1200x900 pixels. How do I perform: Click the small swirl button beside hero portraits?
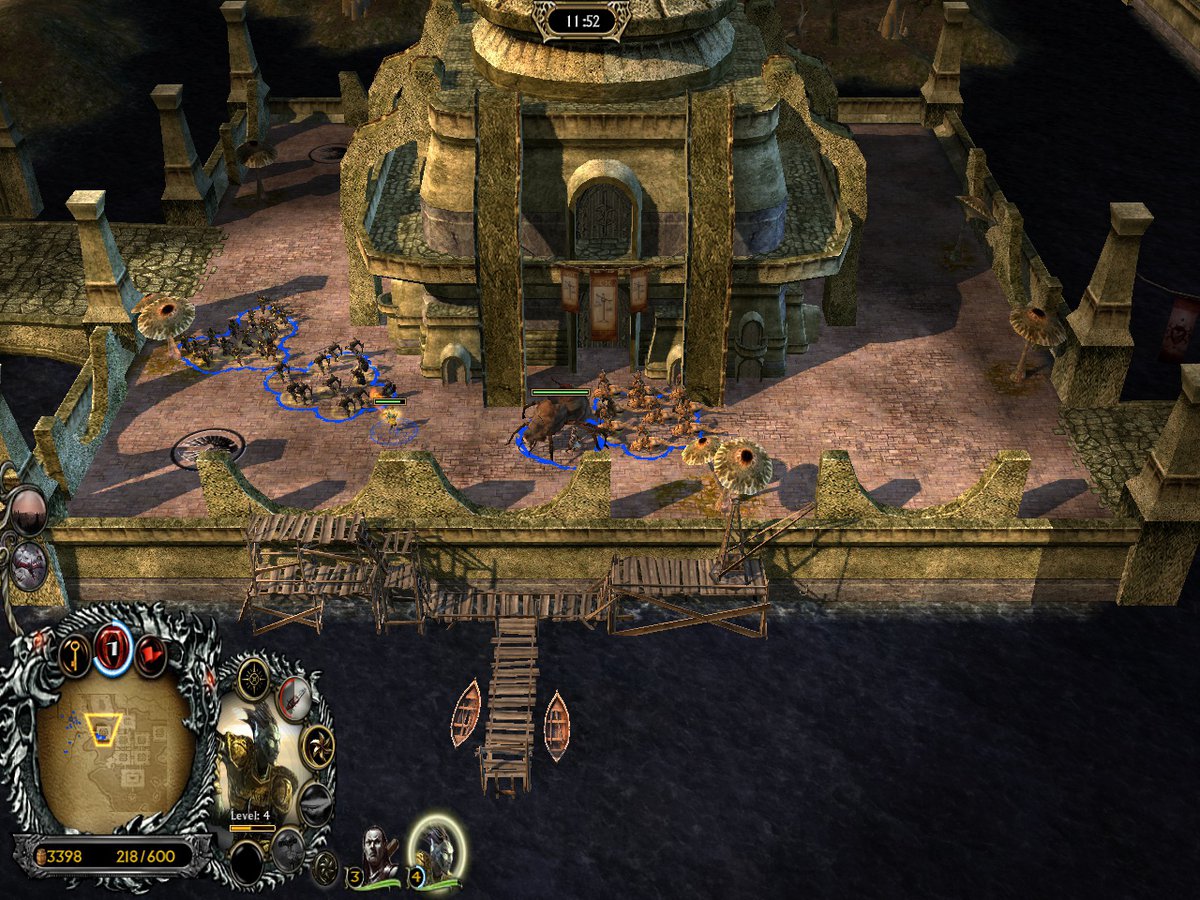(325, 868)
